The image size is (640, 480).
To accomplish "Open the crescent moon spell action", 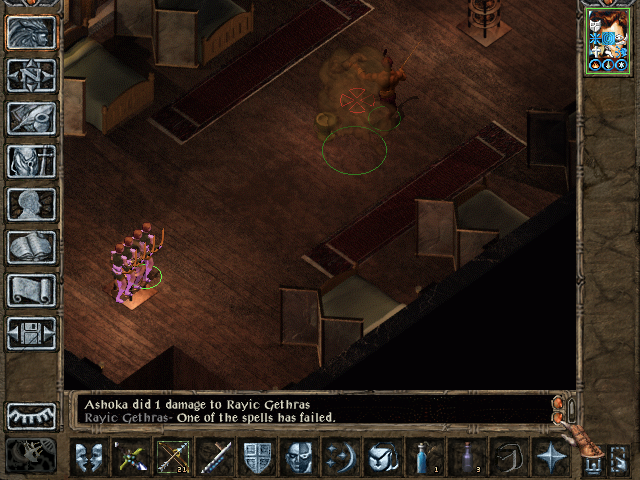I will [341, 458].
